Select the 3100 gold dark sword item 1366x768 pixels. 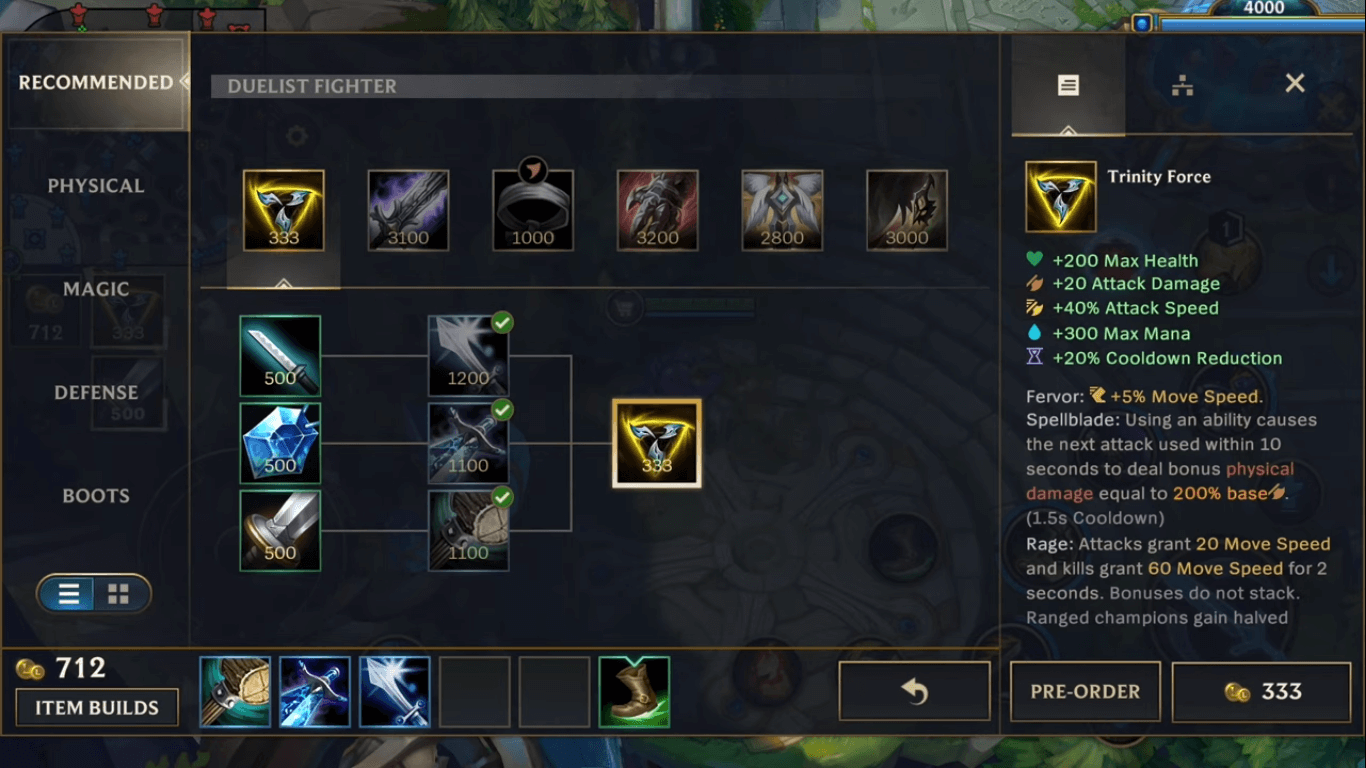coord(407,209)
